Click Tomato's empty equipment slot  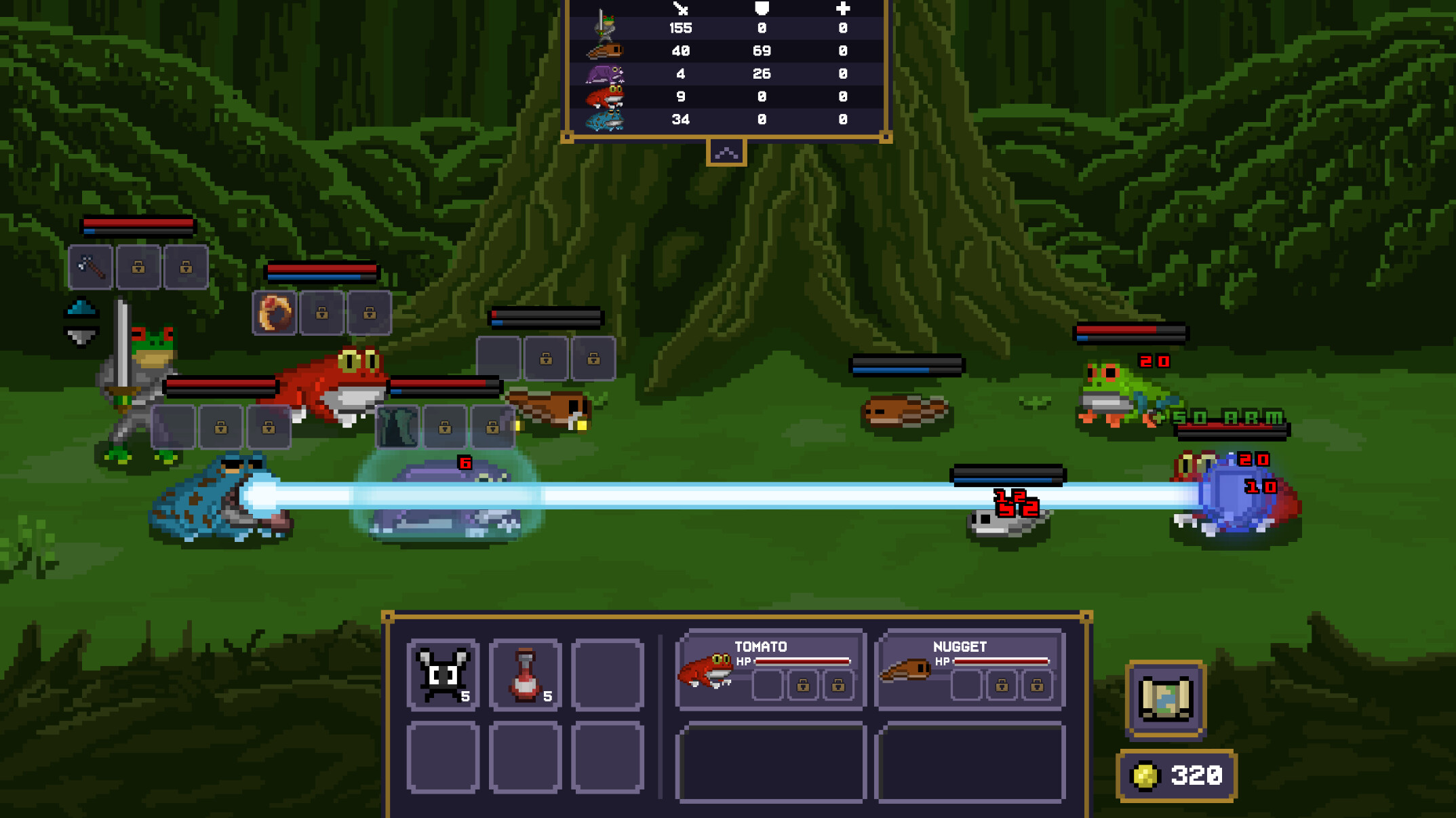coord(767,685)
